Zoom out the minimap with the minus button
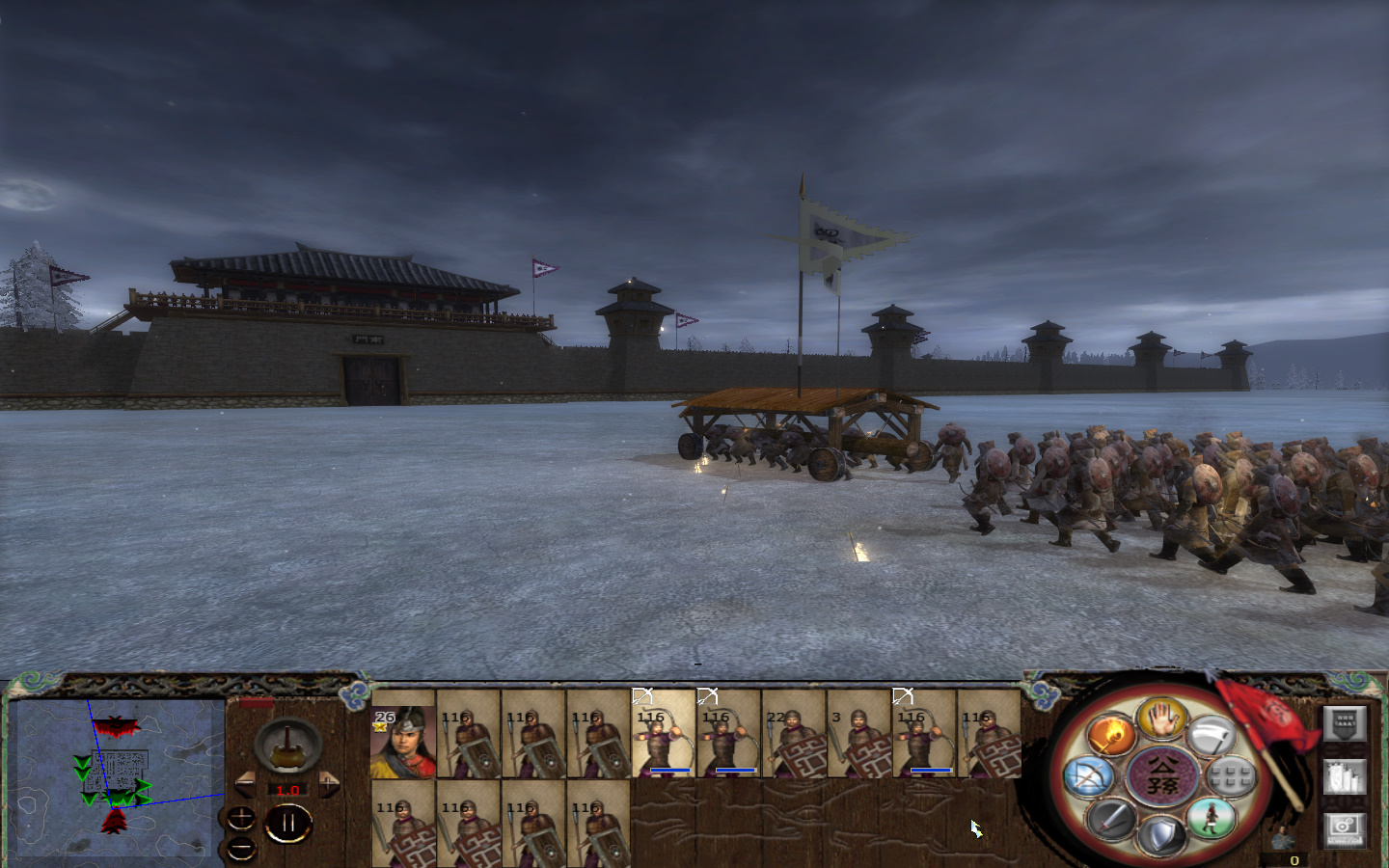The image size is (1389, 868). [x=241, y=848]
